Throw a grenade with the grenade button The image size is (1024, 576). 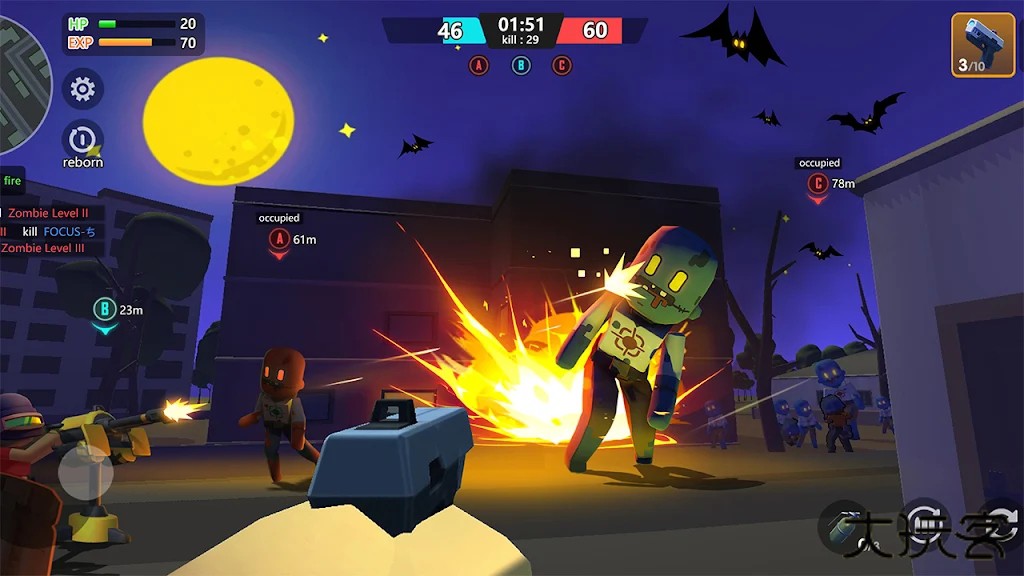(x=845, y=525)
